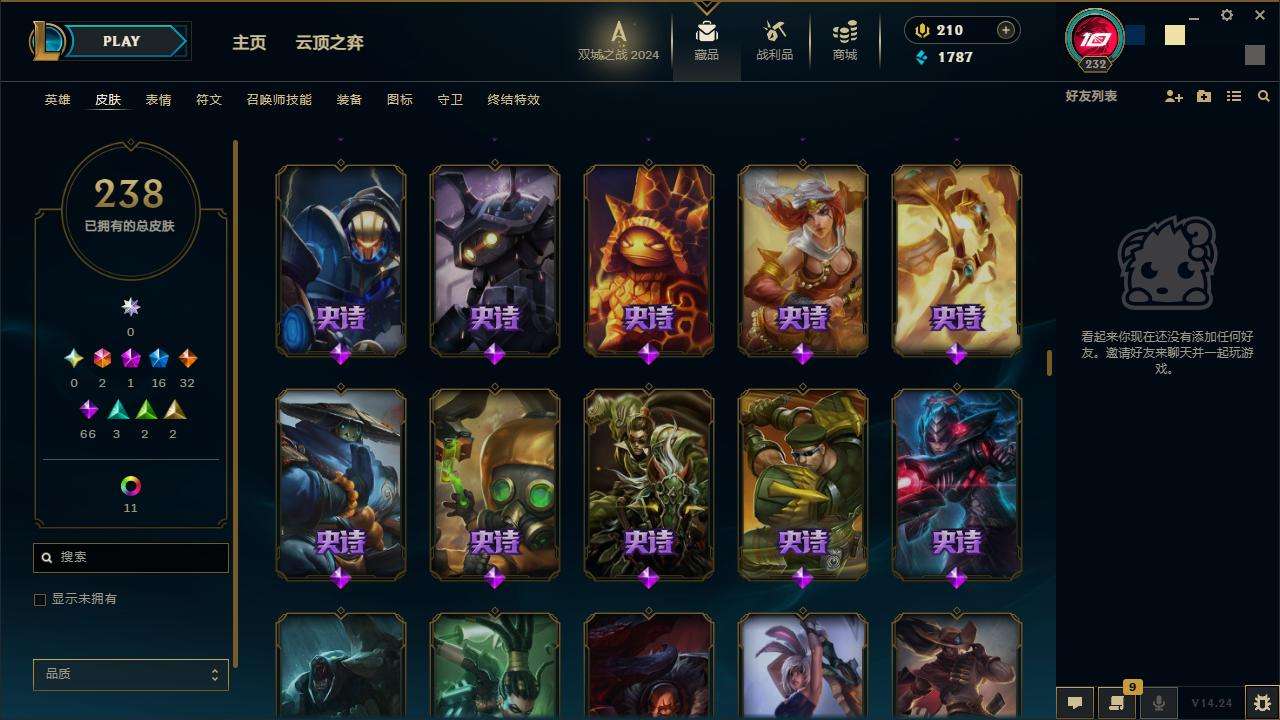Switch to the 守卫 wards tab
This screenshot has width=1280, height=720.
coord(450,100)
